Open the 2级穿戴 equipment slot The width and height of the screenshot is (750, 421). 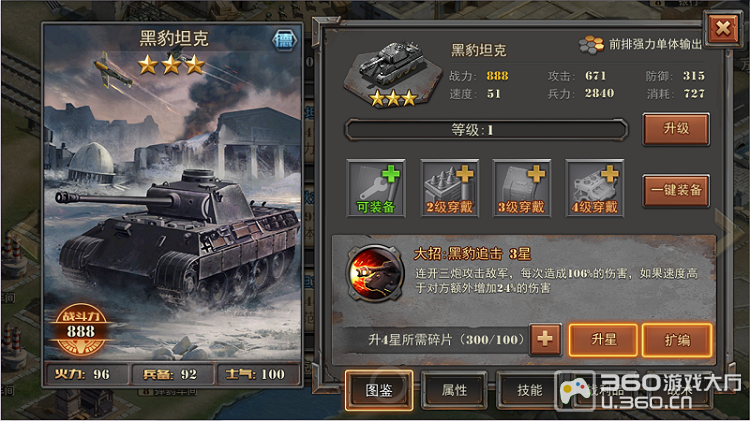[x=449, y=189]
